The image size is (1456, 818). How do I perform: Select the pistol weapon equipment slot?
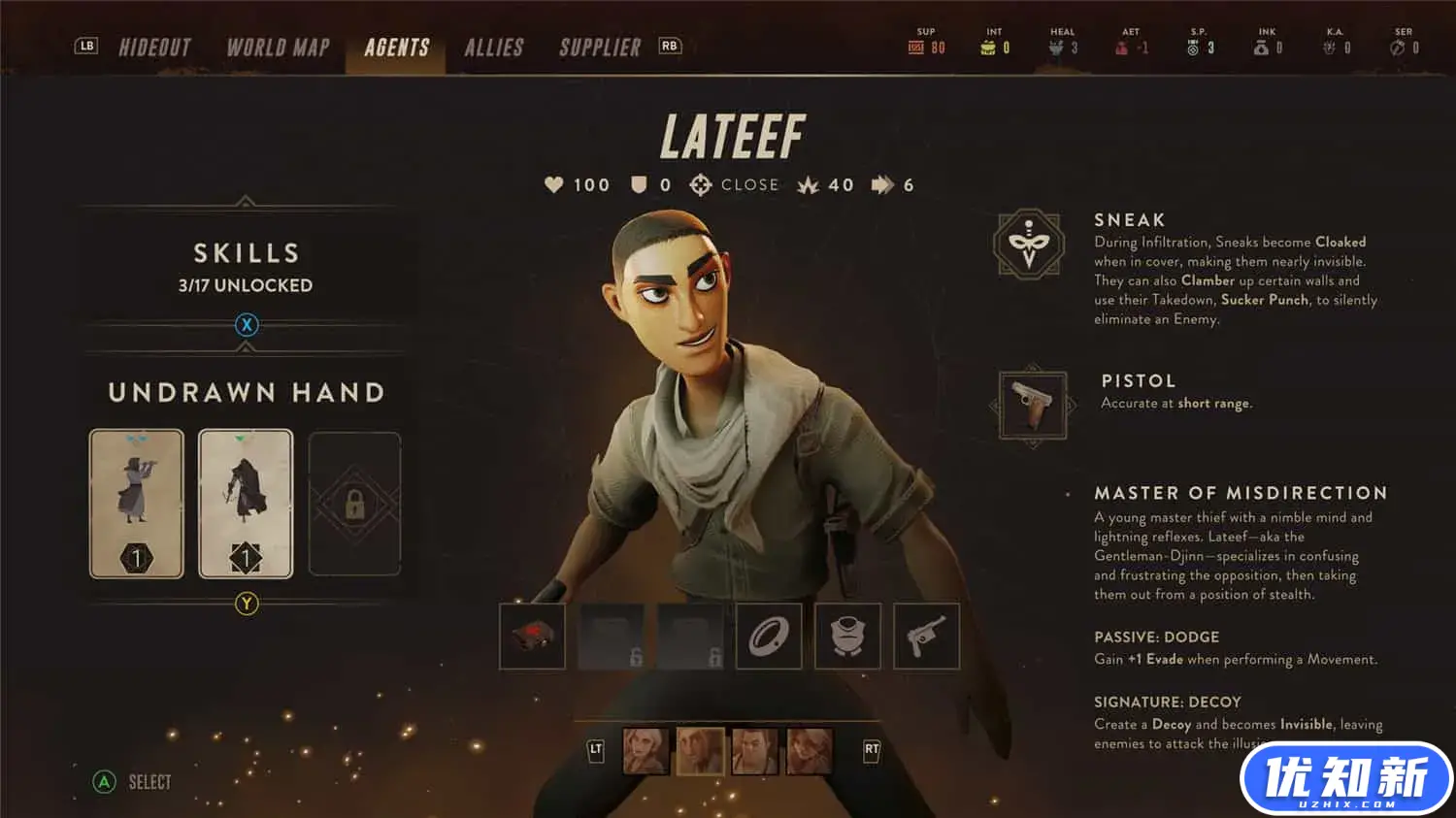click(926, 637)
